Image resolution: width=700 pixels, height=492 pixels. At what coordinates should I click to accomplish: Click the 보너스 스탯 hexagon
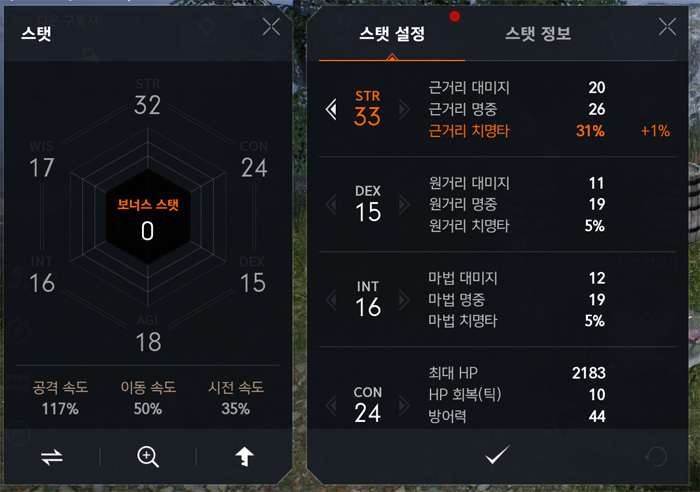tap(147, 218)
